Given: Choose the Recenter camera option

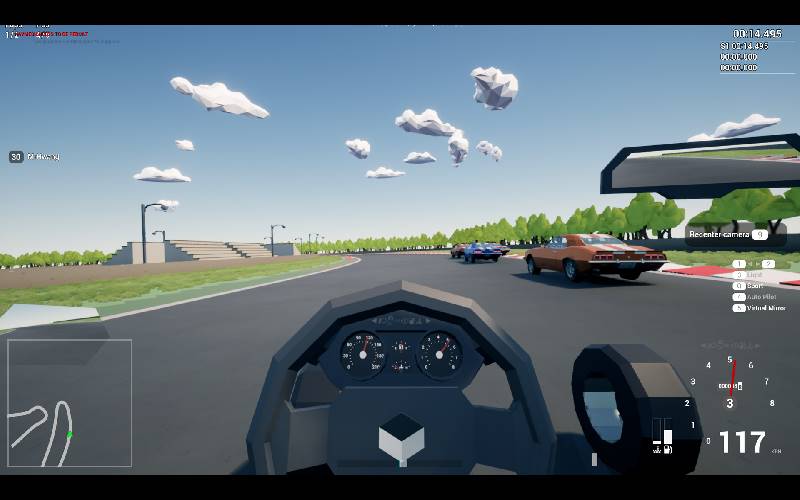Looking at the screenshot, I should (727, 235).
